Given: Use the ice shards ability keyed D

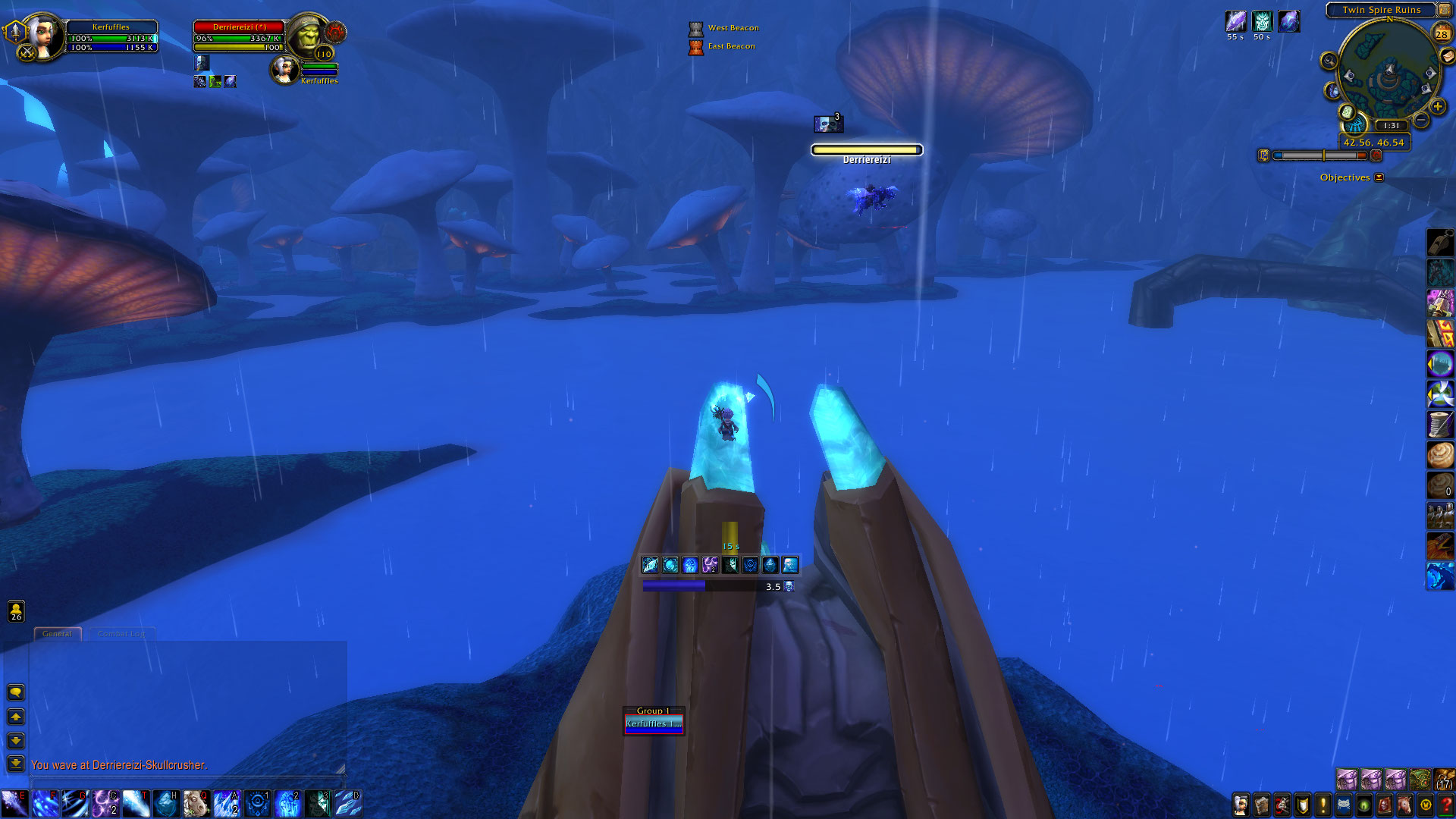Looking at the screenshot, I should [348, 804].
